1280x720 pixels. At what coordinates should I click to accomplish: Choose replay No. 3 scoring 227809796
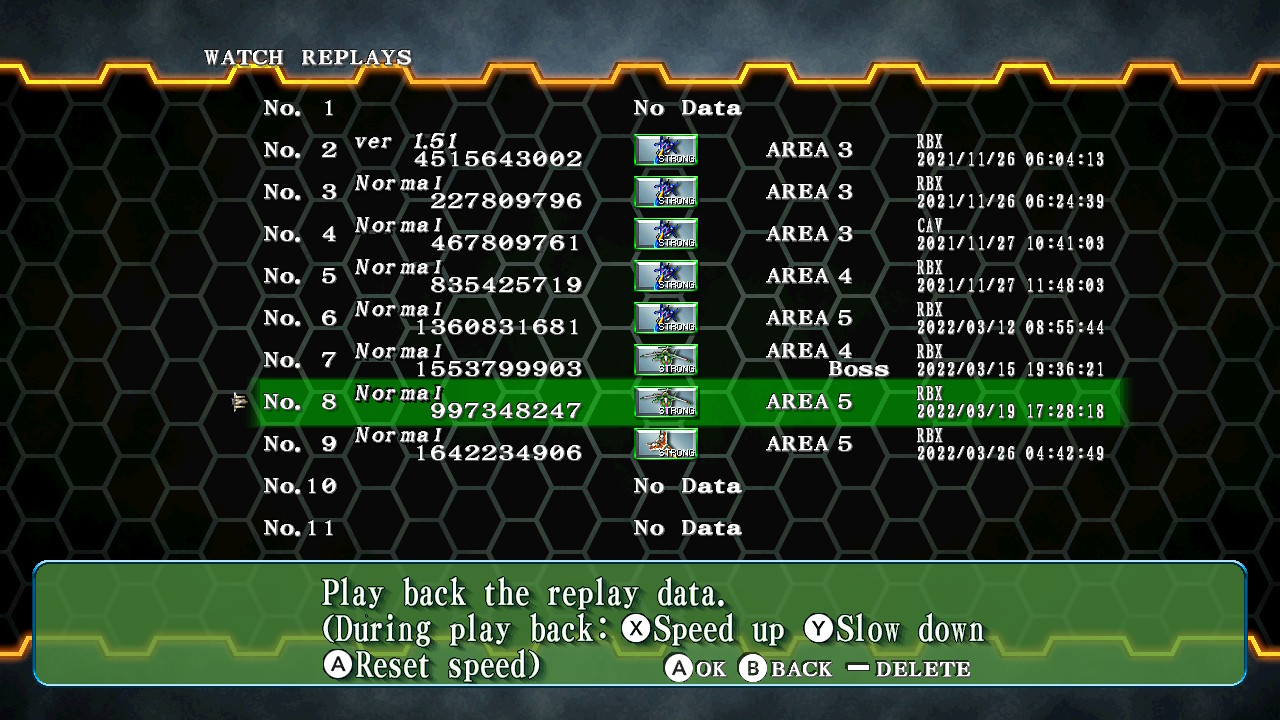coord(690,192)
